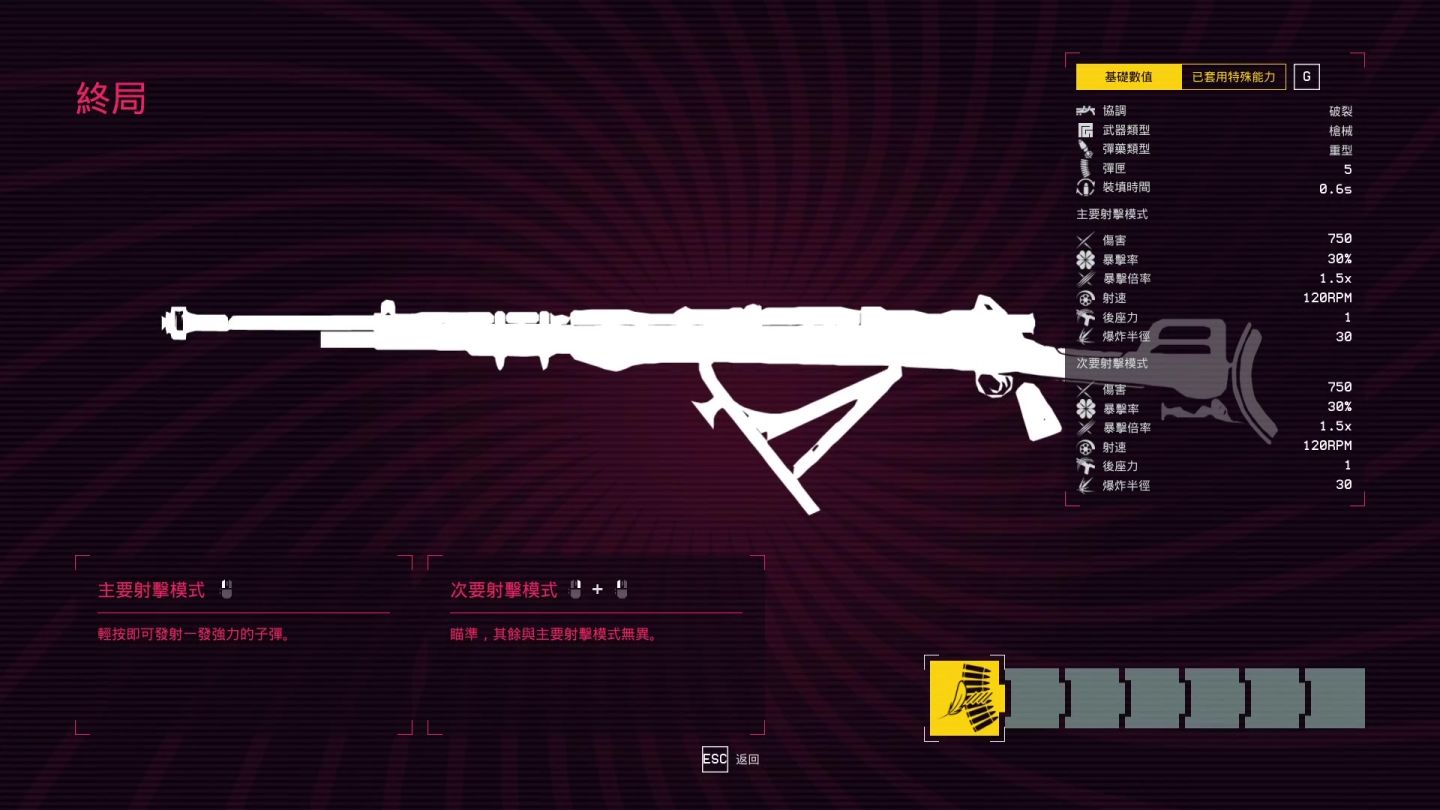Select the yellow ammo mod slot icon
Screen dimensions: 1440x810
[x=966, y=697]
